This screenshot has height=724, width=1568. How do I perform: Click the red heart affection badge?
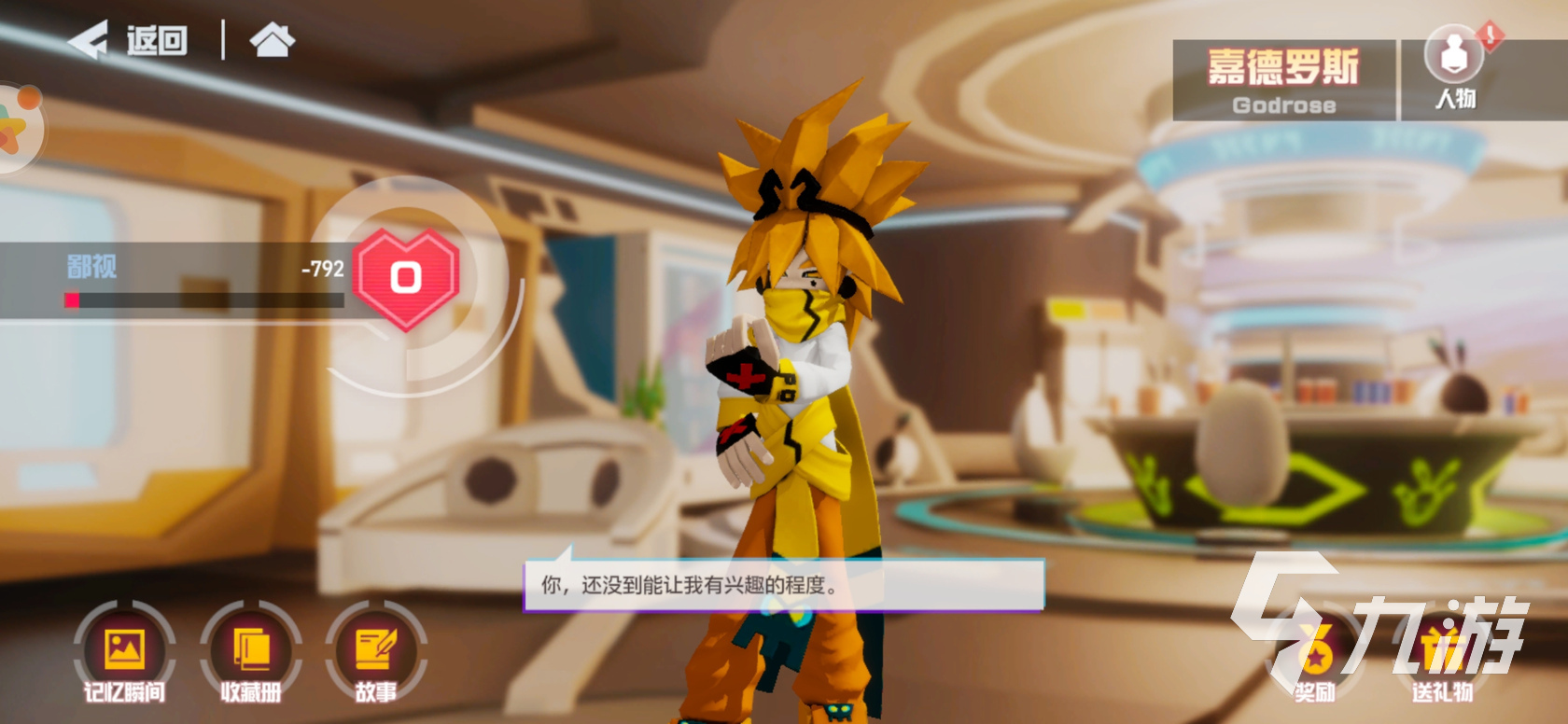tap(406, 278)
